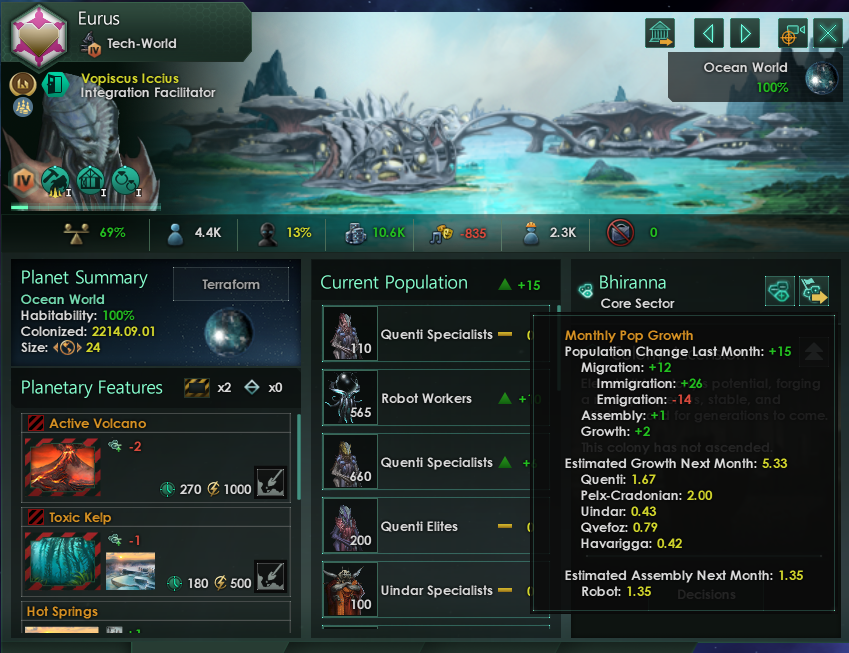The width and height of the screenshot is (849, 653).
Task: Go to the next planet with right arrow
Action: tap(745, 33)
